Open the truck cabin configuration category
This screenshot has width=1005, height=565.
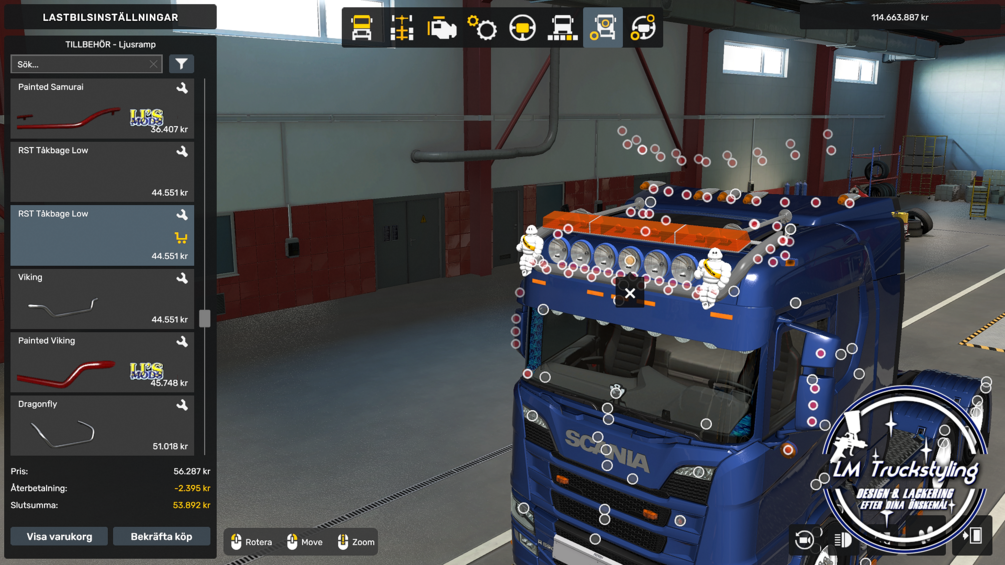362,28
